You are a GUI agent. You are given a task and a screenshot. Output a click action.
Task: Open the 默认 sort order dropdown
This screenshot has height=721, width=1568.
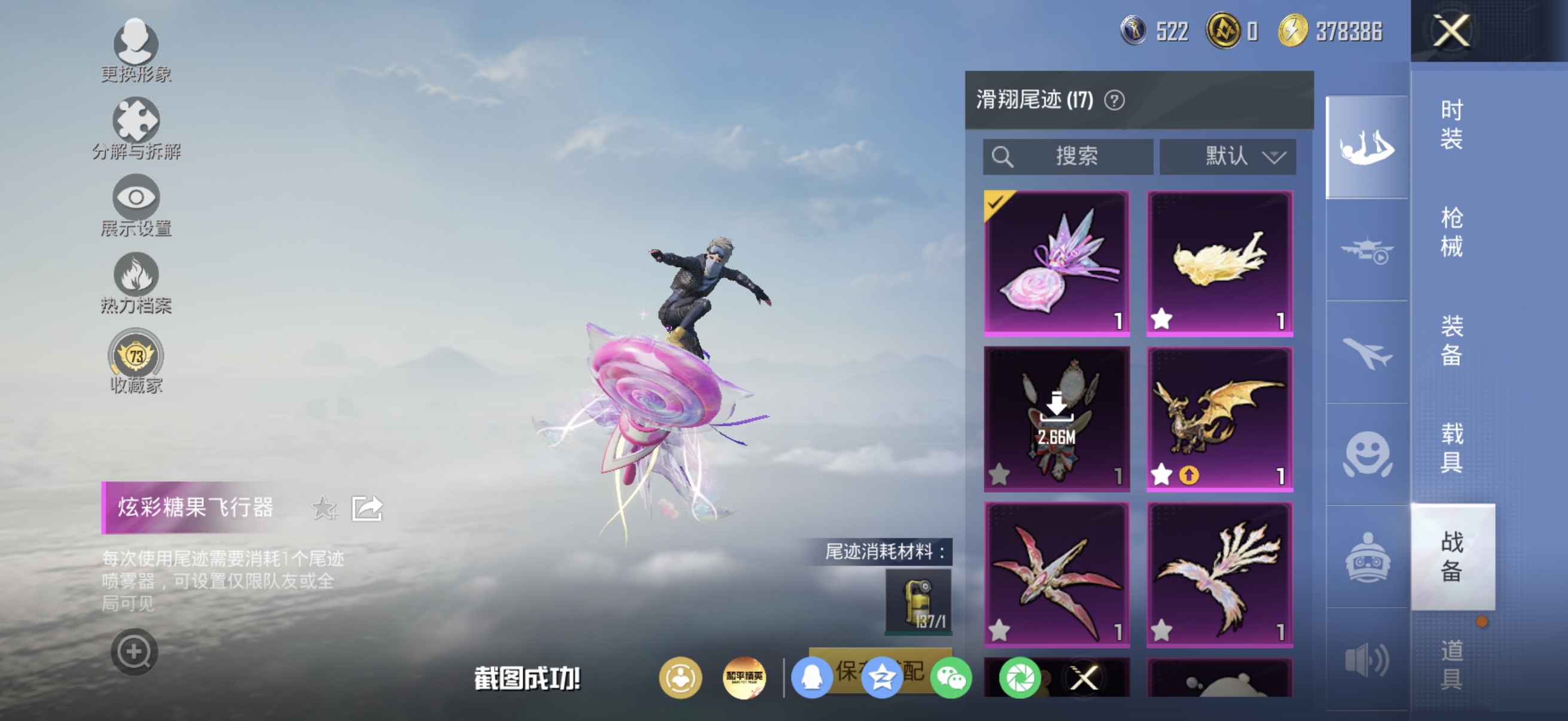tap(1228, 157)
